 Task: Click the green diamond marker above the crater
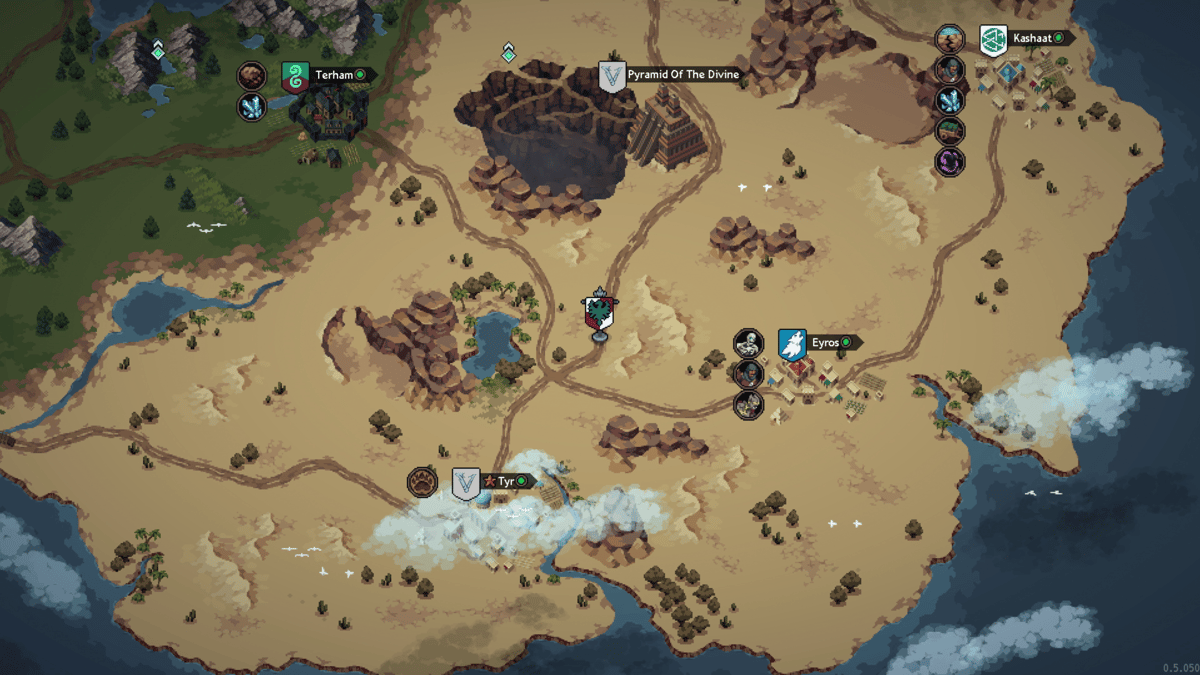(508, 52)
